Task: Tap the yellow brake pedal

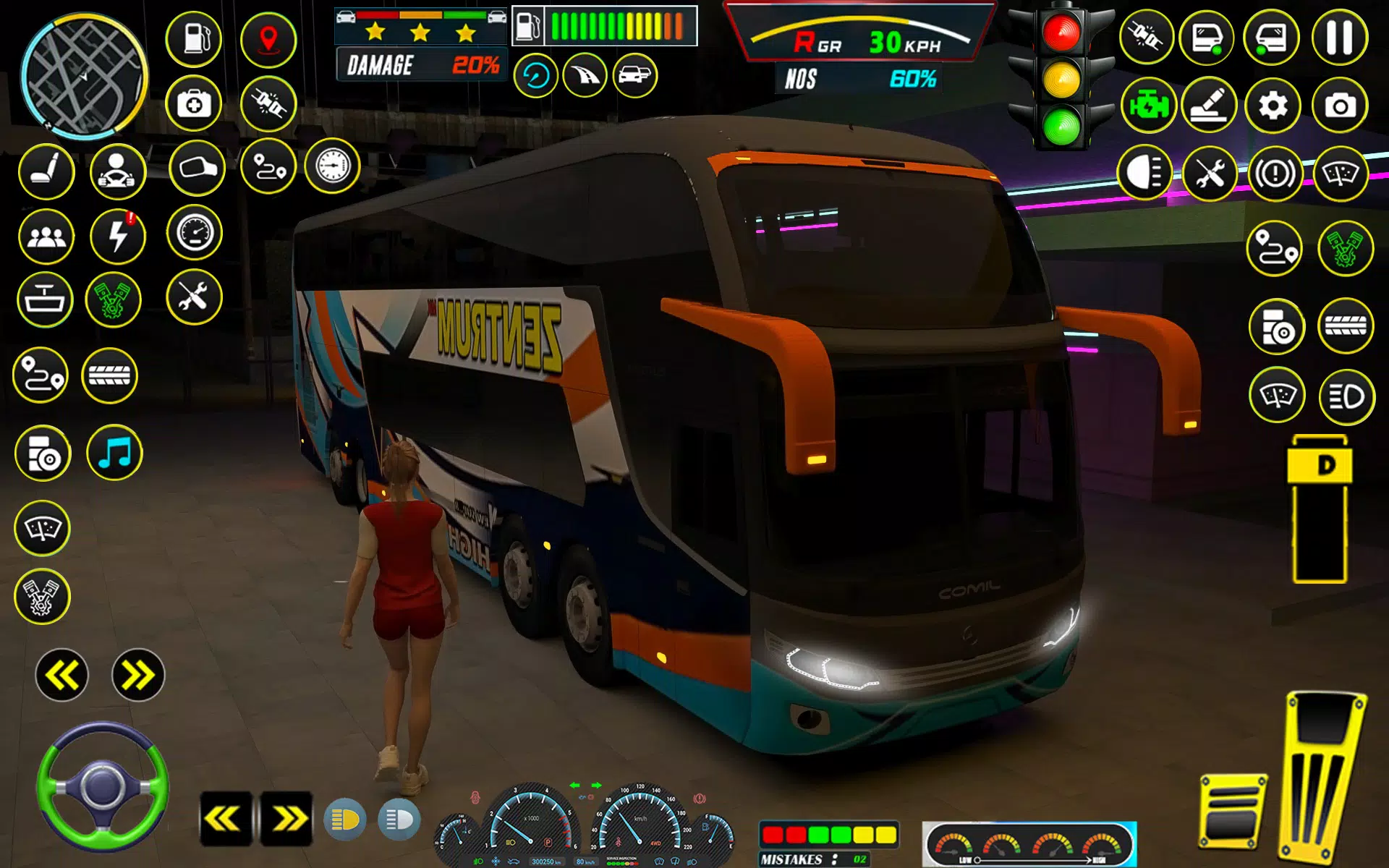Action: pos(1232,812)
